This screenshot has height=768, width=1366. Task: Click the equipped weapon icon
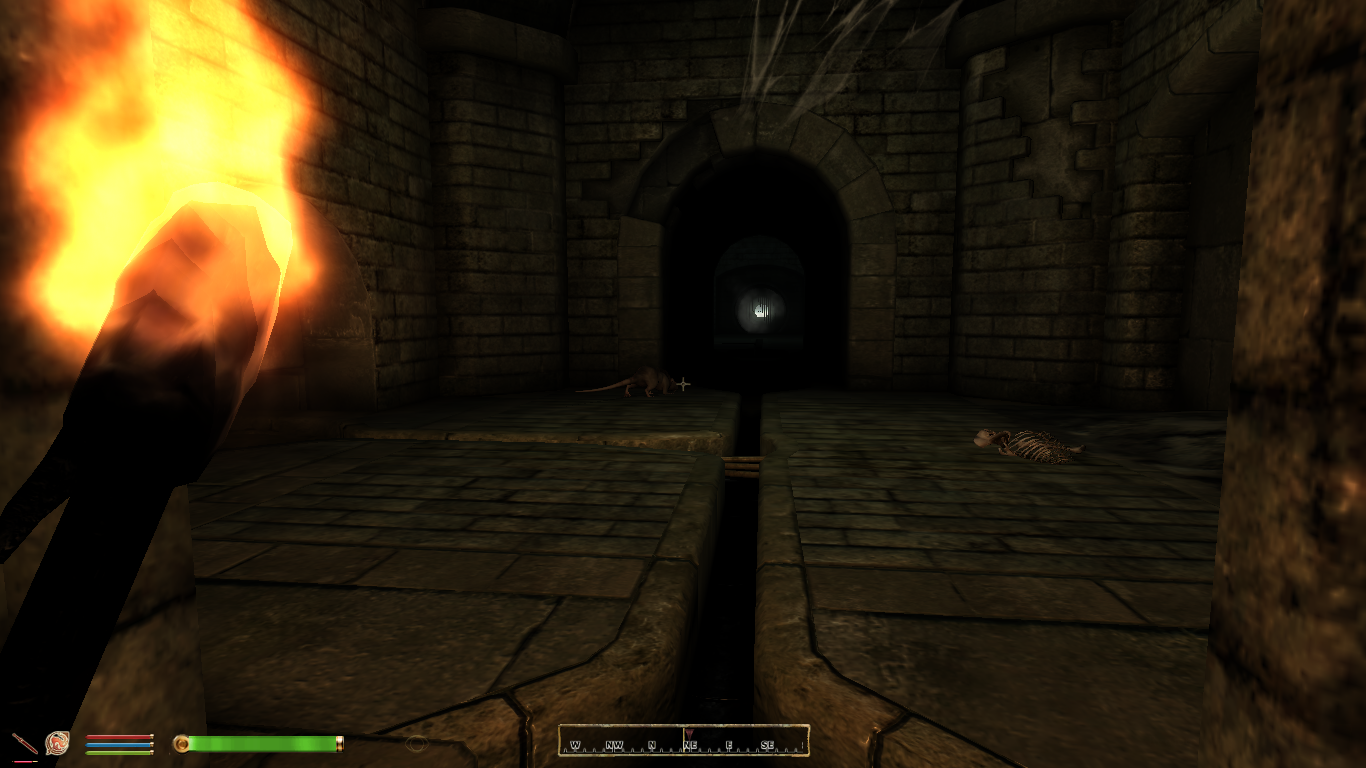(24, 743)
